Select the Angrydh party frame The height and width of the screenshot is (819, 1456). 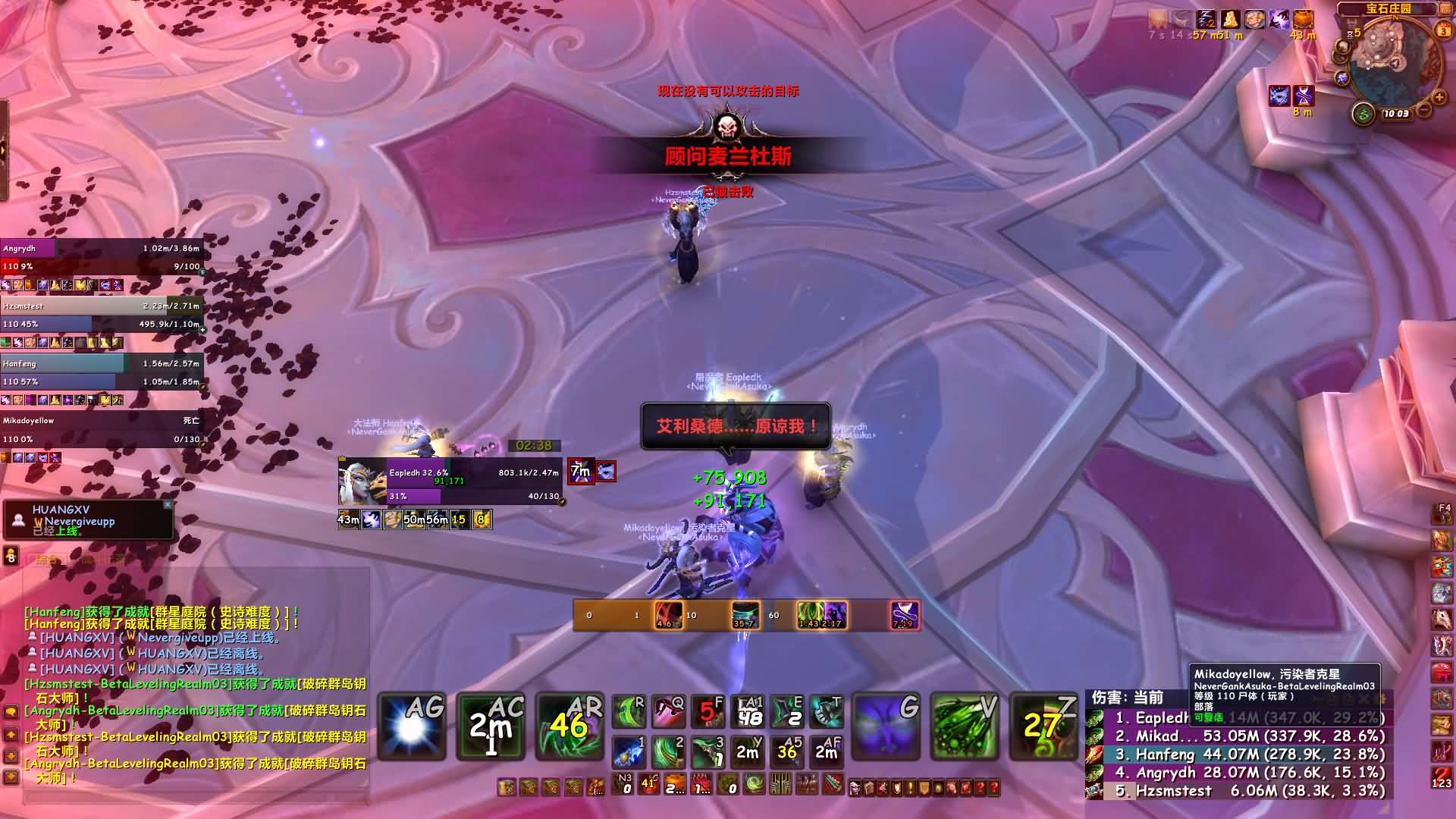coord(102,257)
